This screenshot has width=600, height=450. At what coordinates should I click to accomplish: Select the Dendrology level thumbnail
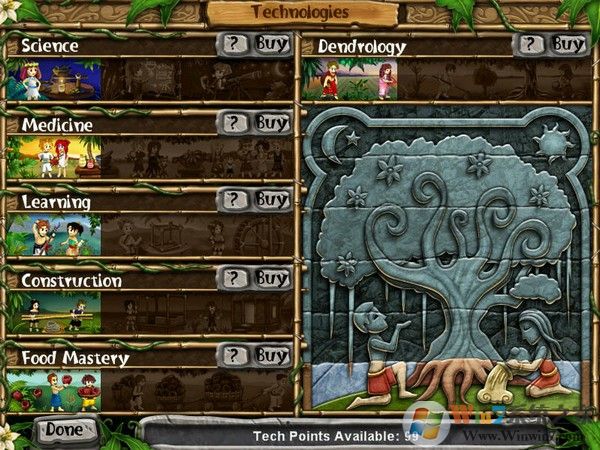pyautogui.click(x=357, y=80)
